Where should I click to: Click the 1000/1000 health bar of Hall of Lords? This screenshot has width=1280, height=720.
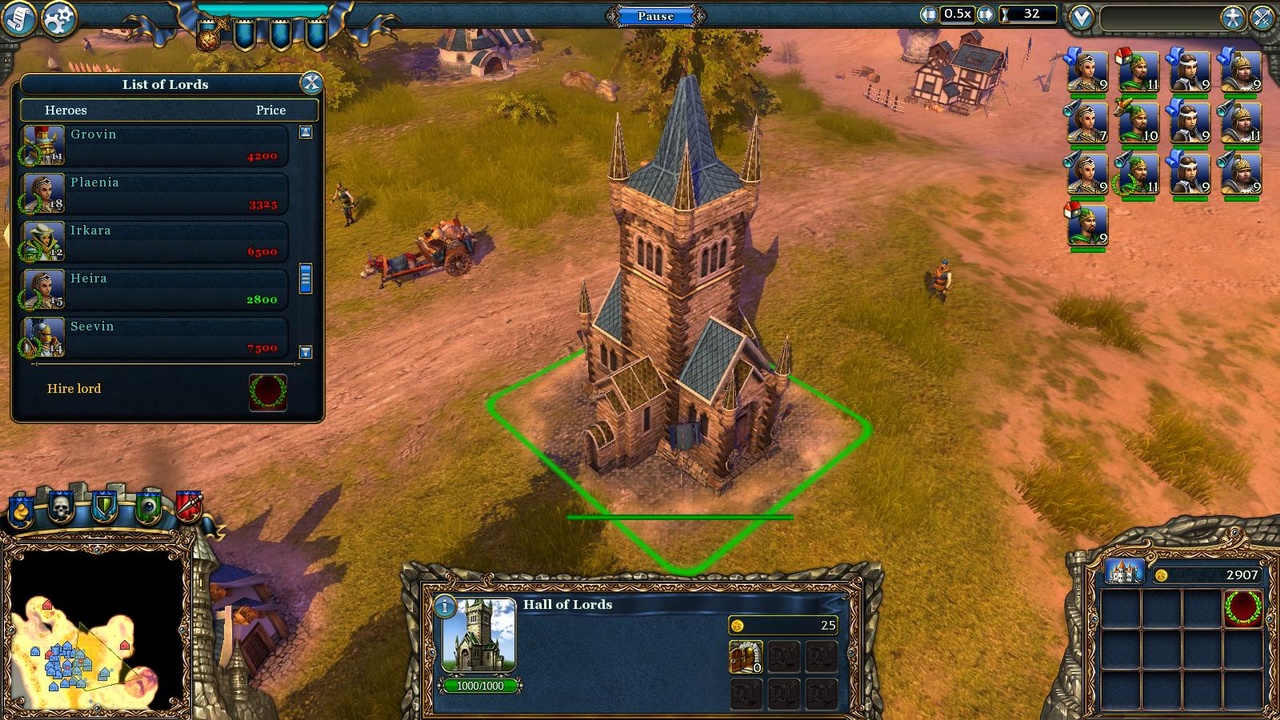tap(480, 684)
